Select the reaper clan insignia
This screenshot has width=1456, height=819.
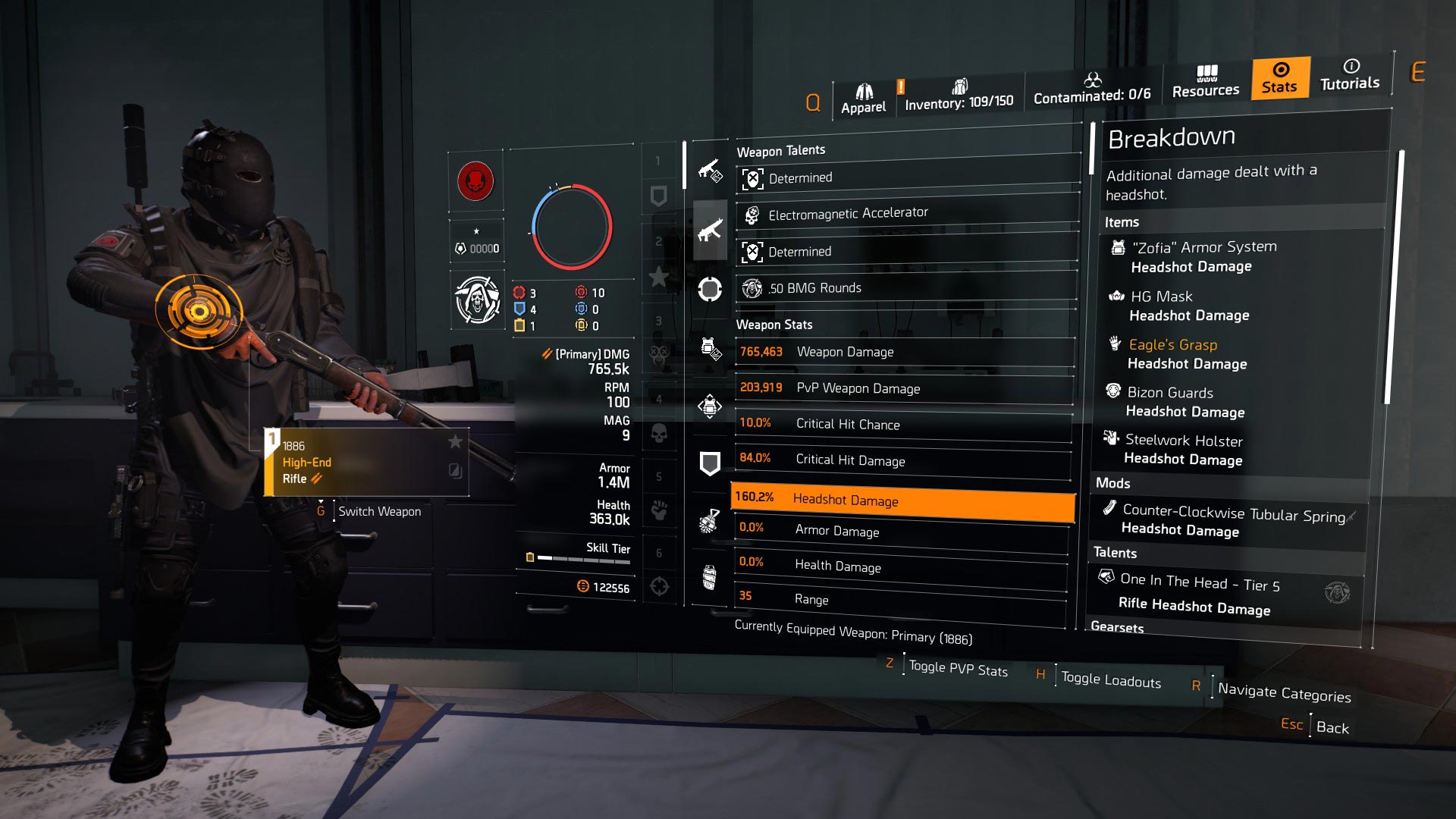pos(476,300)
